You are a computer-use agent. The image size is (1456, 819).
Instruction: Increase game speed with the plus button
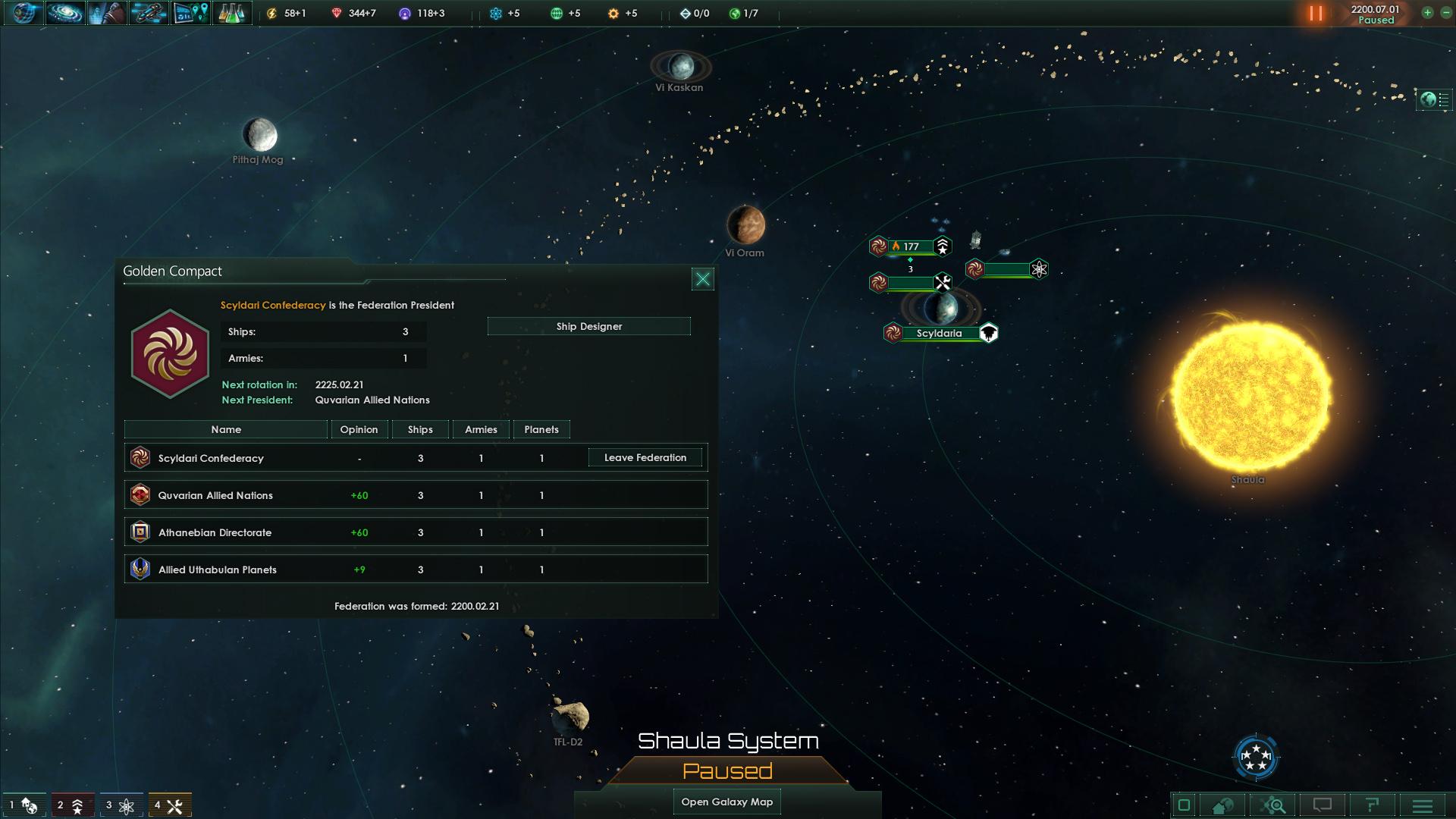click(x=1427, y=13)
